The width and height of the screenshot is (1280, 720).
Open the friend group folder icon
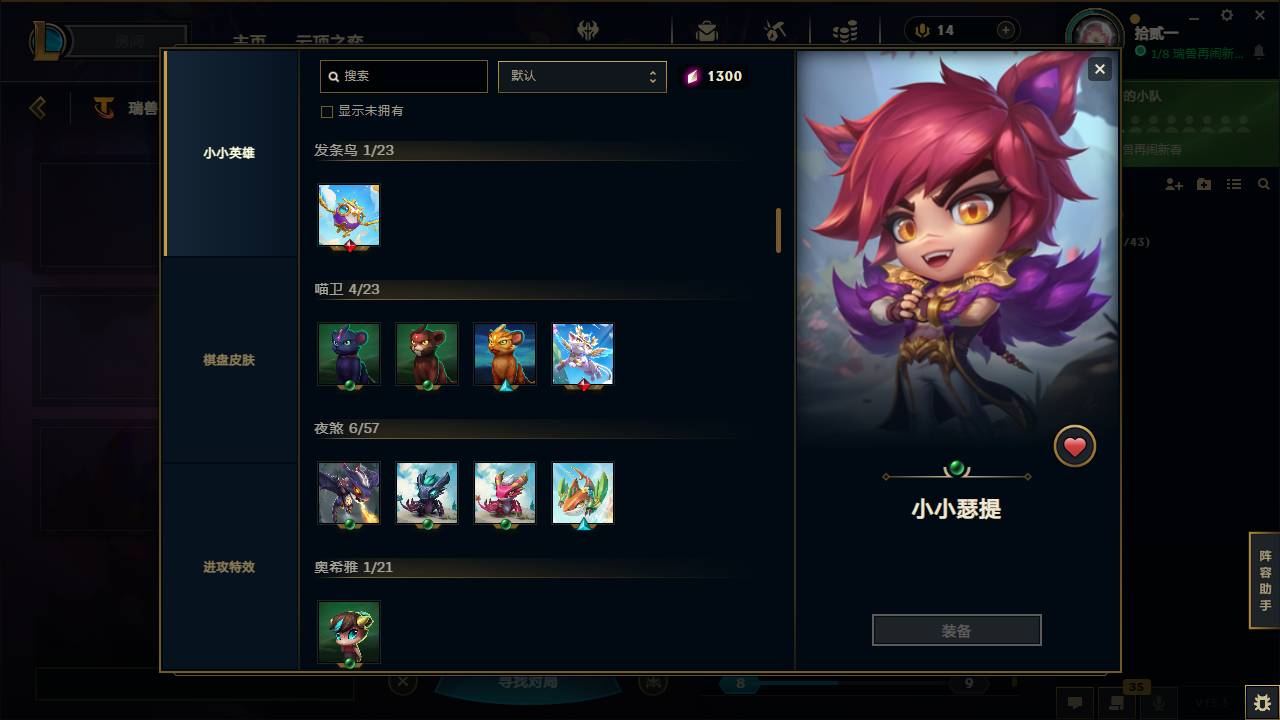click(x=1203, y=184)
